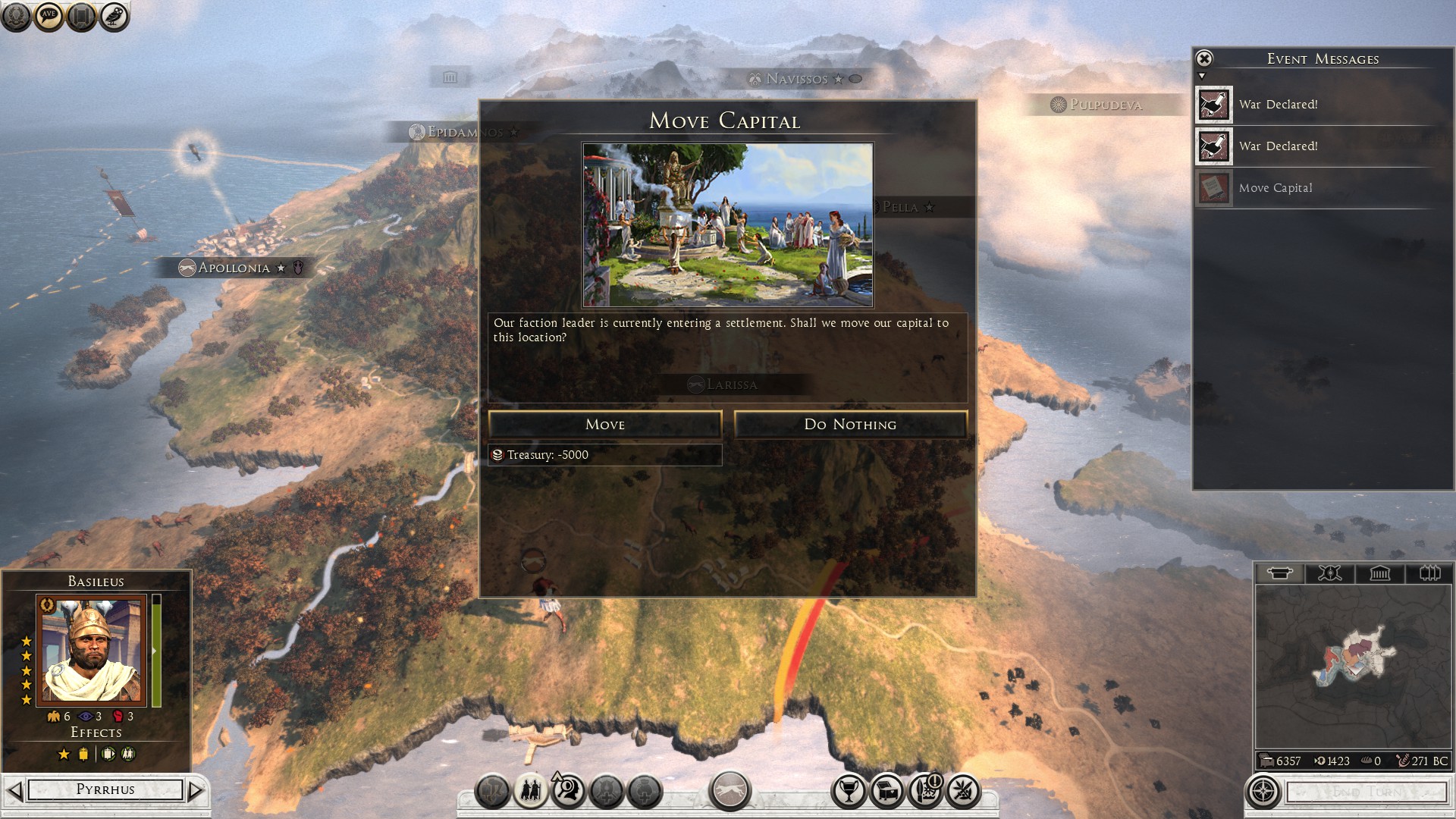Open the head with magnifier agents button
The image size is (1456, 819).
tap(568, 791)
